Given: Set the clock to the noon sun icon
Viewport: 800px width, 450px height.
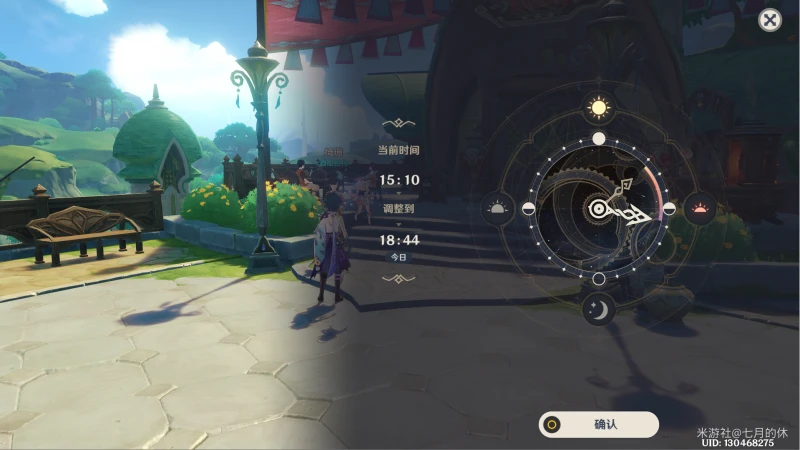Looking at the screenshot, I should [598, 107].
